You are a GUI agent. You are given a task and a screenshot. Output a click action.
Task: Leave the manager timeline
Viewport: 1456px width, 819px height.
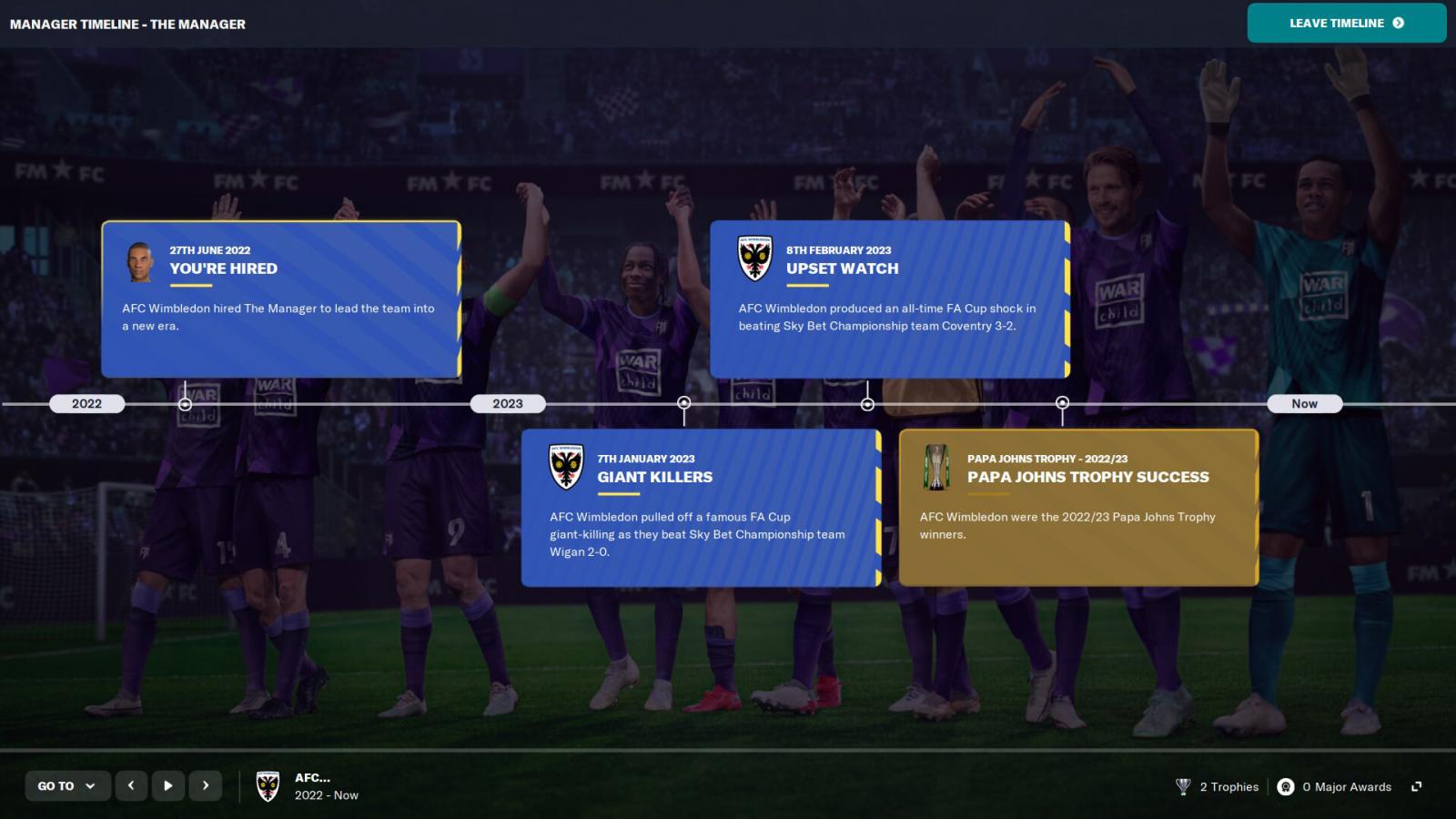[x=1346, y=23]
